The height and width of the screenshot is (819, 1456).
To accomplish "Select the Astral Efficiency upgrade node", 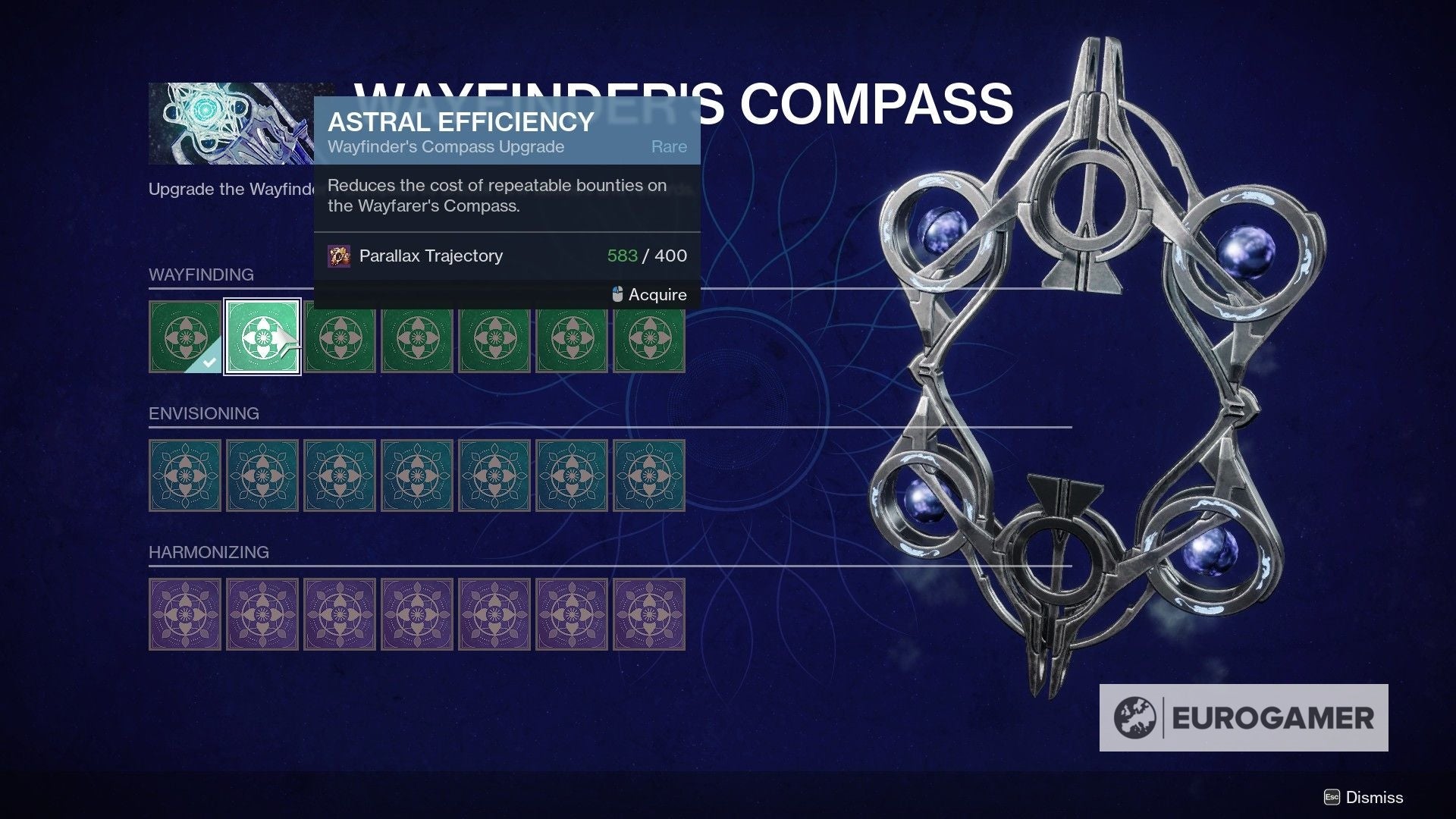I will 262,336.
